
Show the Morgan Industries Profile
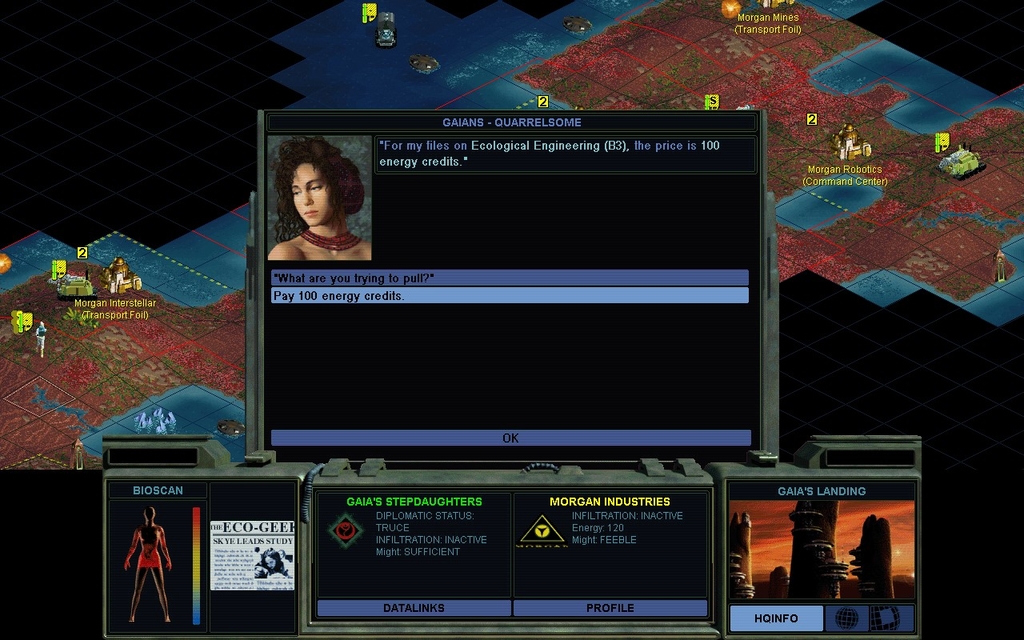(x=610, y=608)
